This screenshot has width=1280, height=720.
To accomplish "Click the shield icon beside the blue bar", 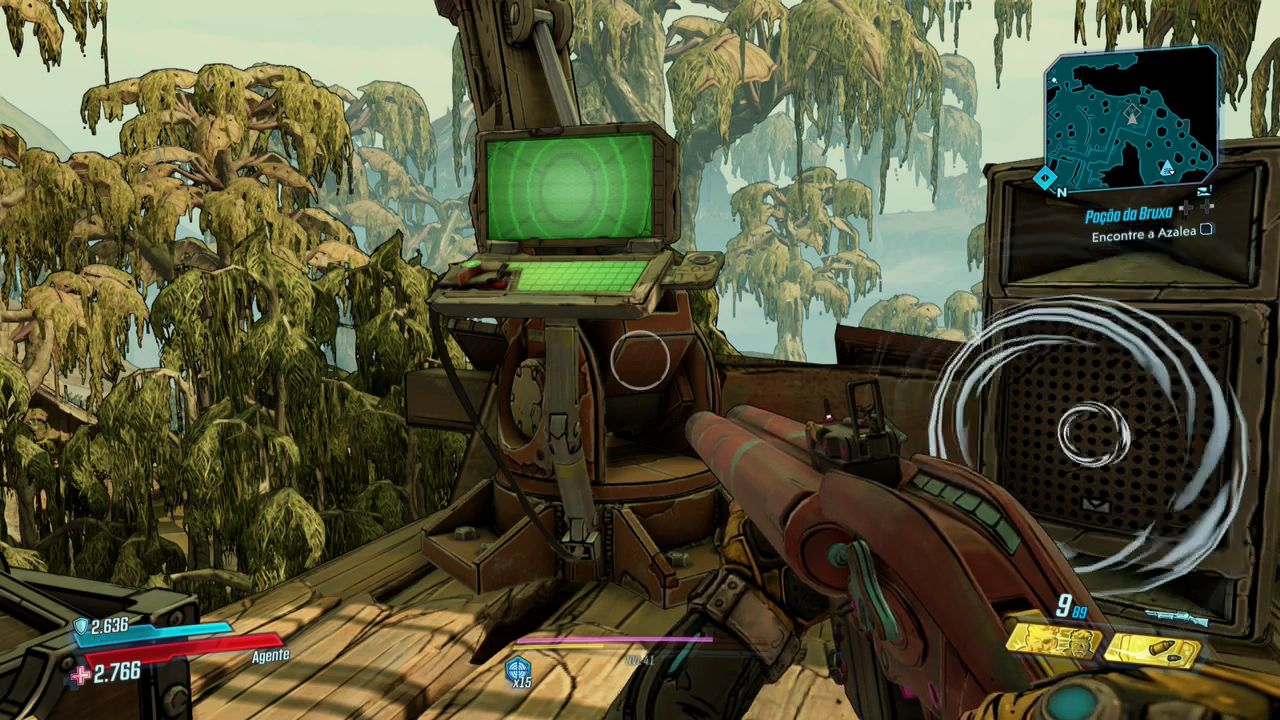I will coord(80,626).
